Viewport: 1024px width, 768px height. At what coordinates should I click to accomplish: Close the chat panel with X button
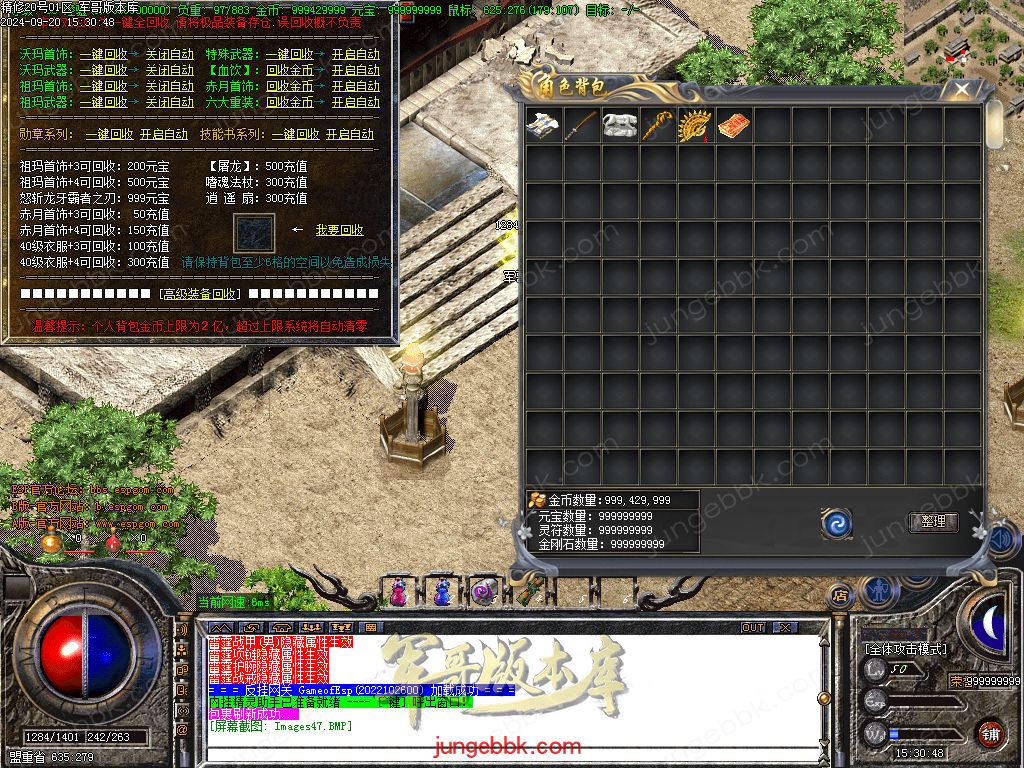click(x=785, y=627)
